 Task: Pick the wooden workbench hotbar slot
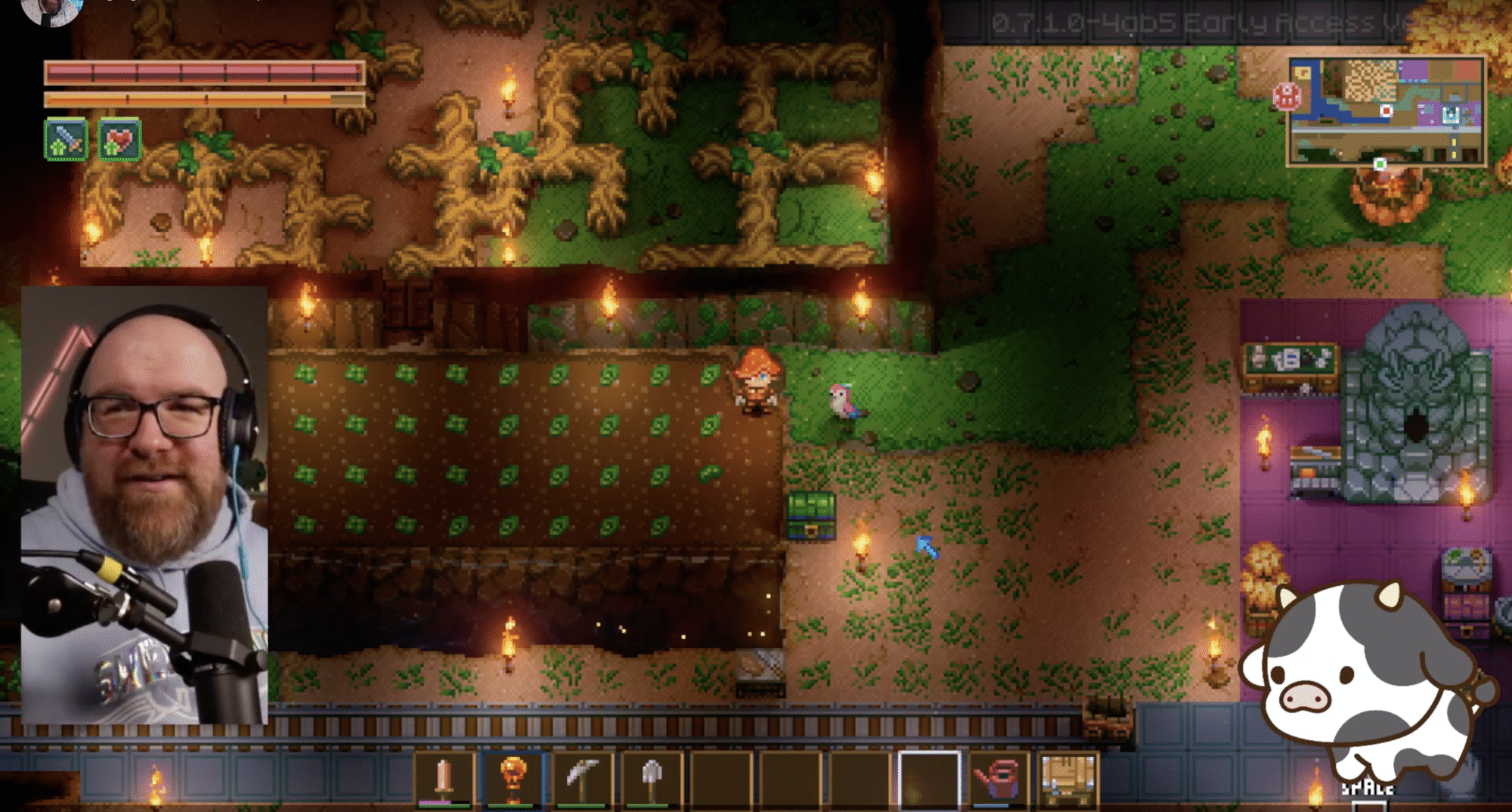click(x=1067, y=779)
